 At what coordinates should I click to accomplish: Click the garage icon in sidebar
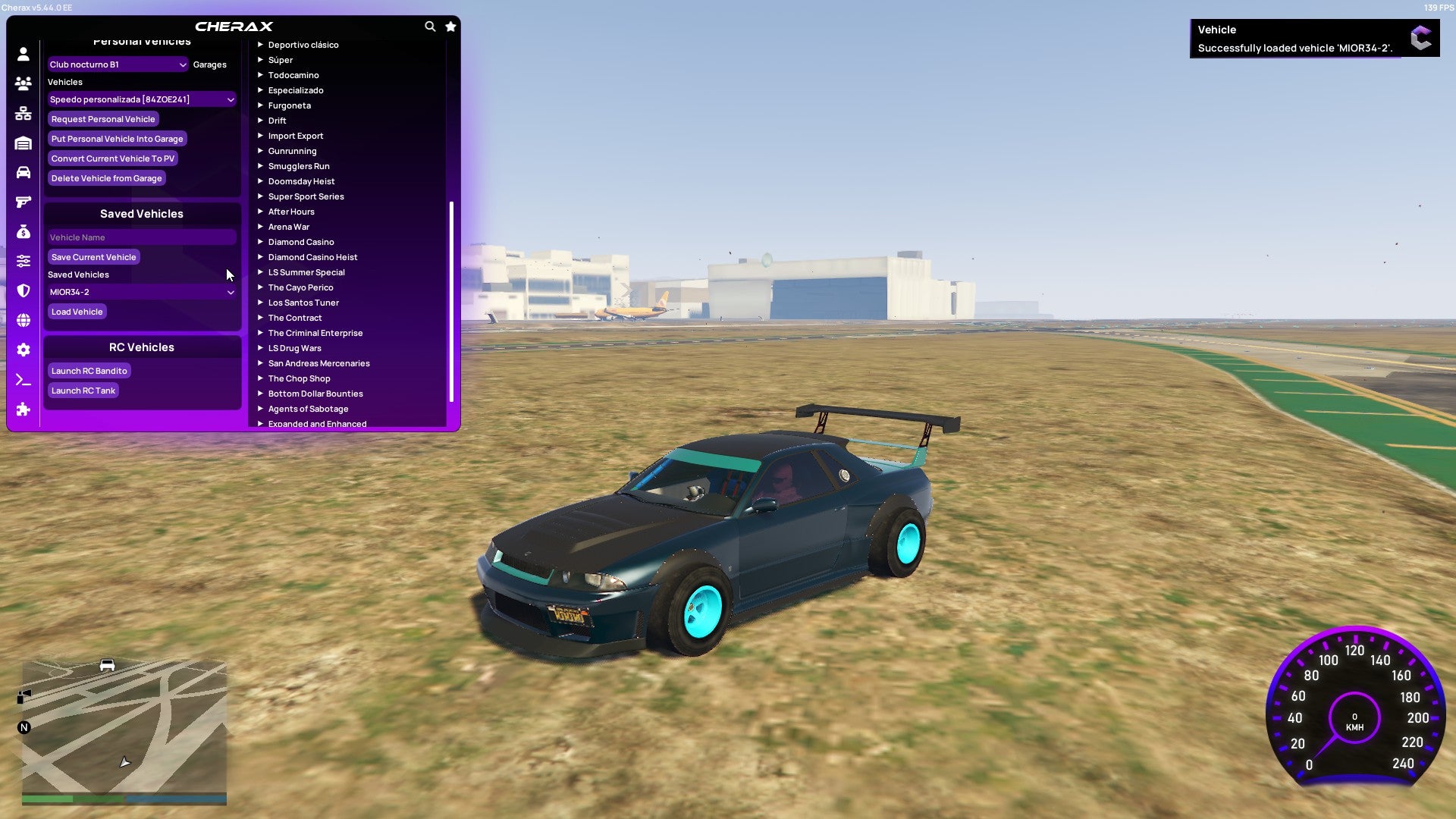tap(23, 142)
